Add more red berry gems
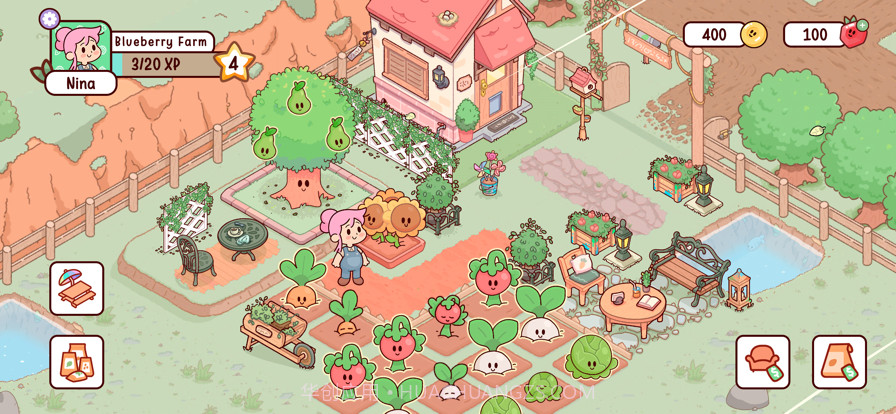This screenshot has height=414, width=896. tap(862, 25)
